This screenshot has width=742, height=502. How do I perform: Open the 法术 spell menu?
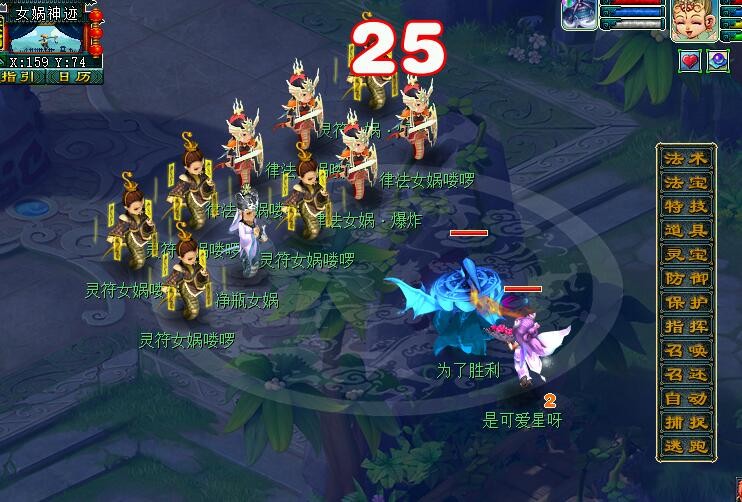[686, 160]
